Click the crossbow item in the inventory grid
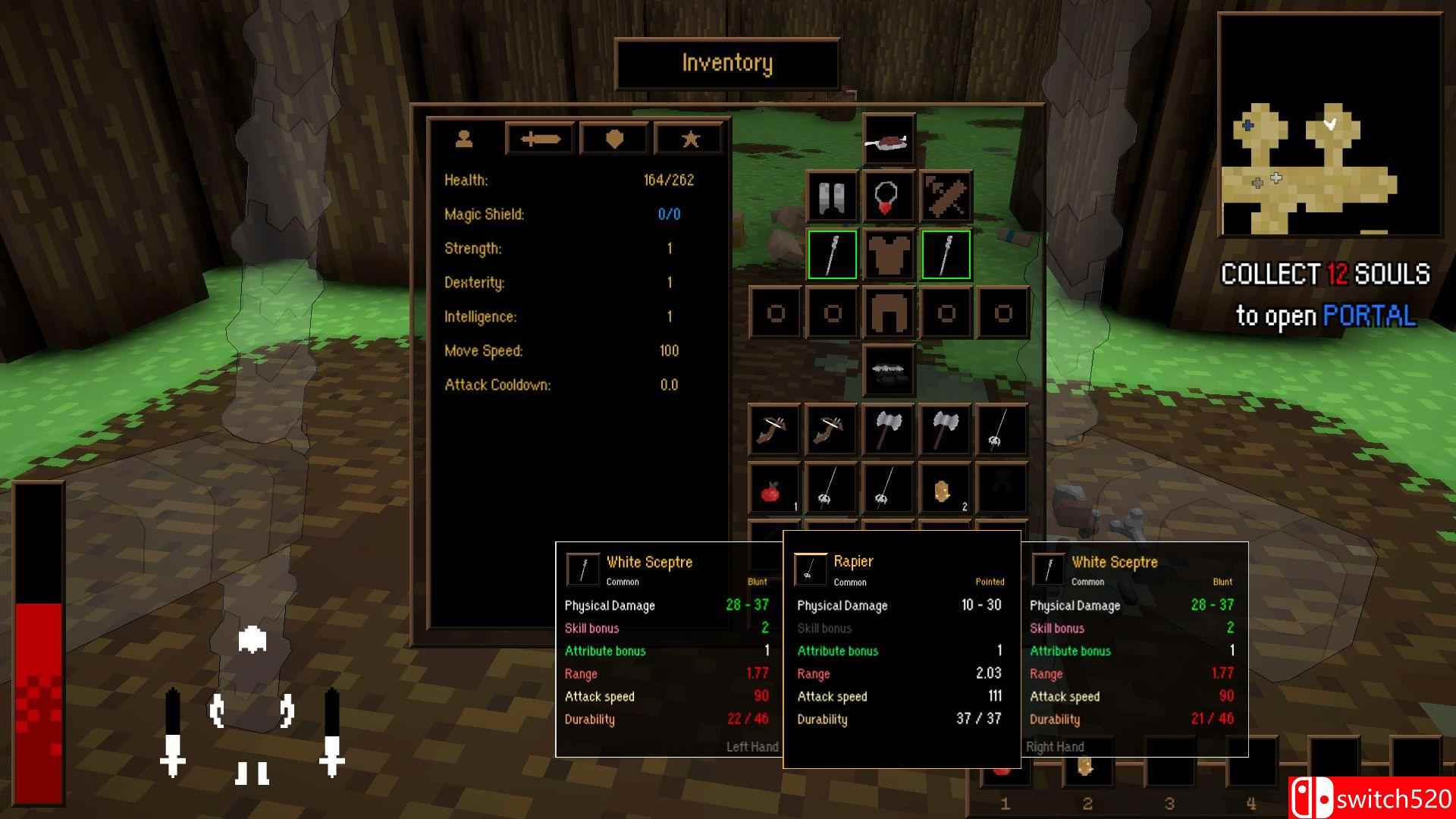 tap(774, 429)
